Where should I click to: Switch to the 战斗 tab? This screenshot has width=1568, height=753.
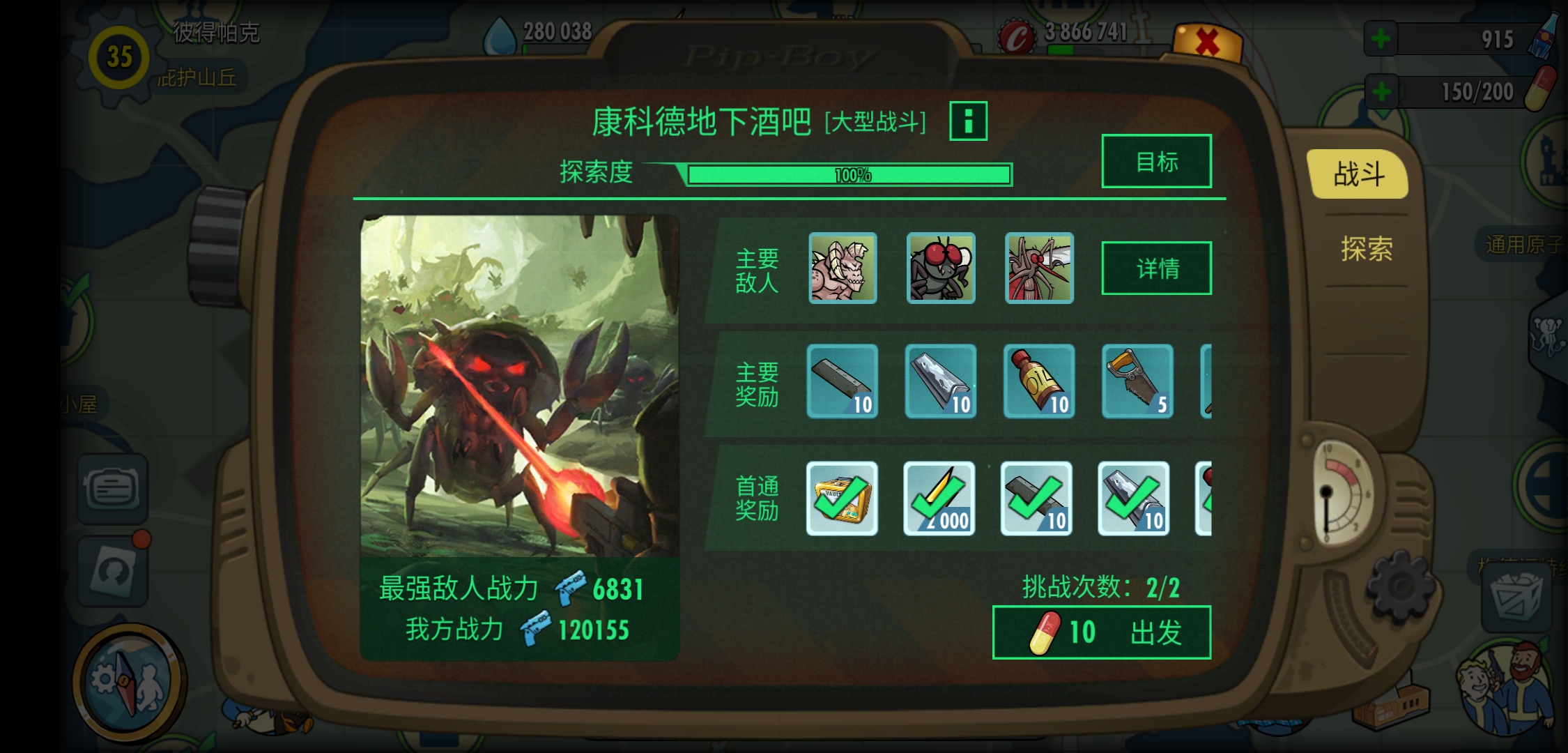click(x=1358, y=174)
